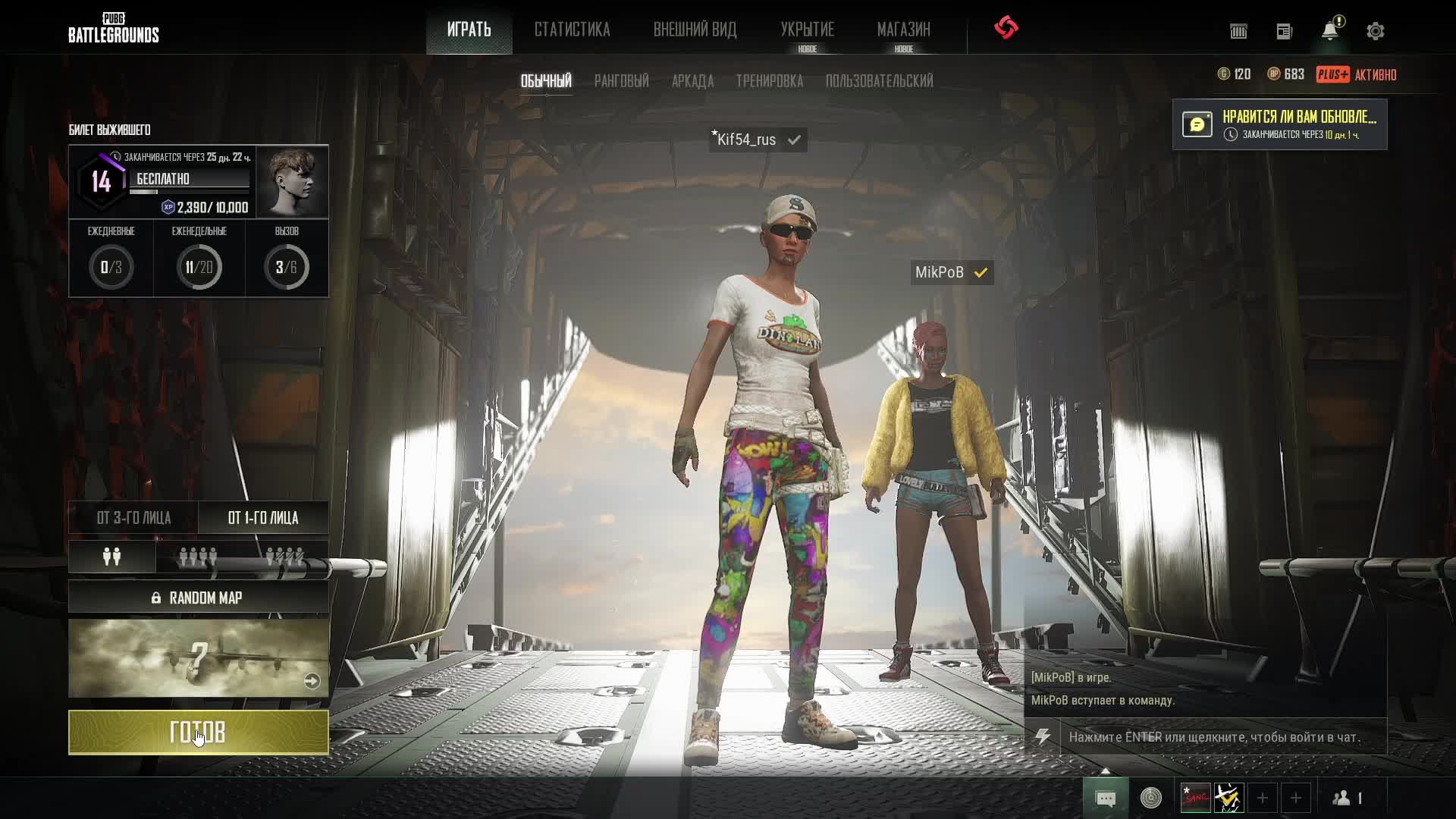The image size is (1456, 819).
Task: Click the matchmaking radar icon near chat
Action: click(x=1150, y=797)
